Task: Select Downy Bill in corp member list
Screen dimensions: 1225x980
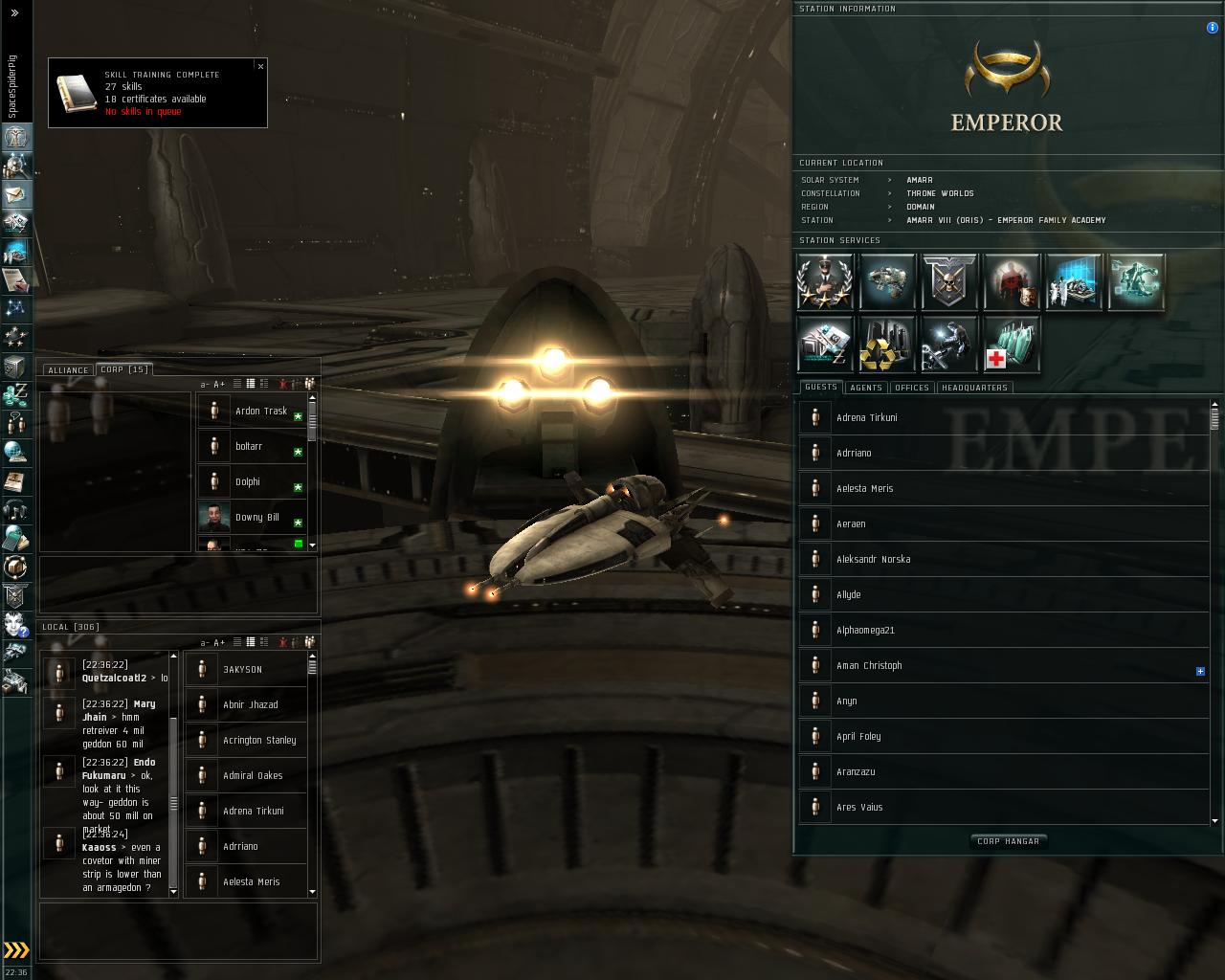Action: pyautogui.click(x=256, y=518)
